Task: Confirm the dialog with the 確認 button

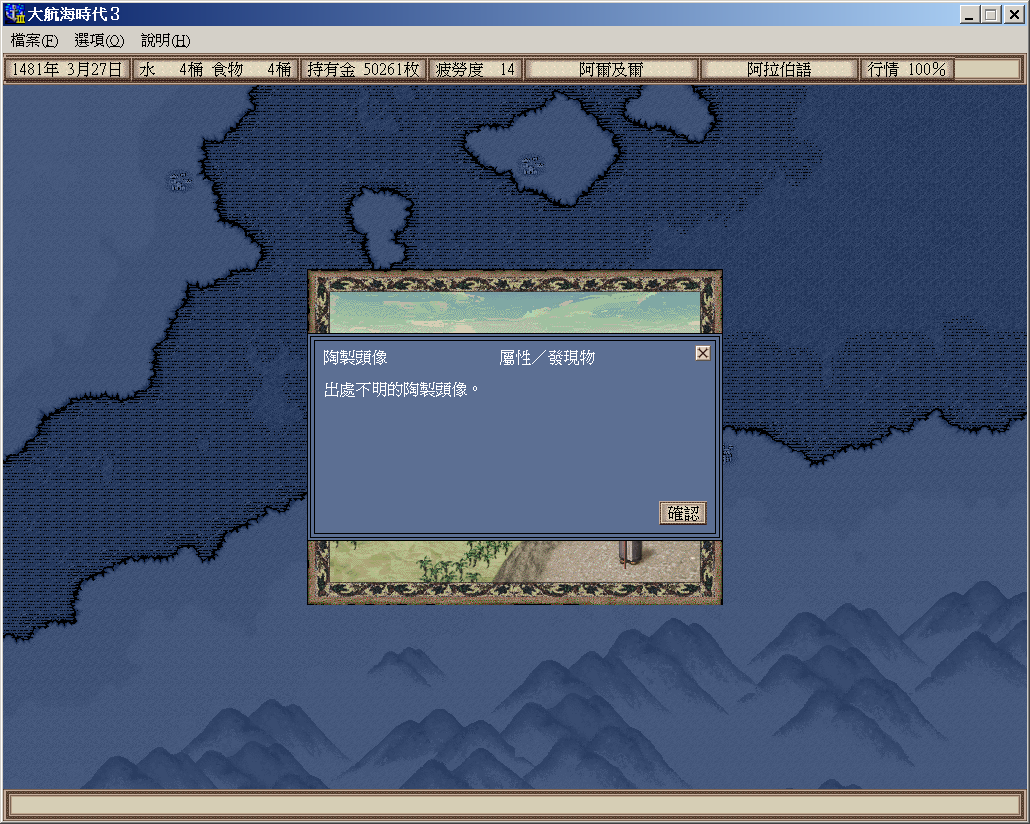Action: [683, 513]
